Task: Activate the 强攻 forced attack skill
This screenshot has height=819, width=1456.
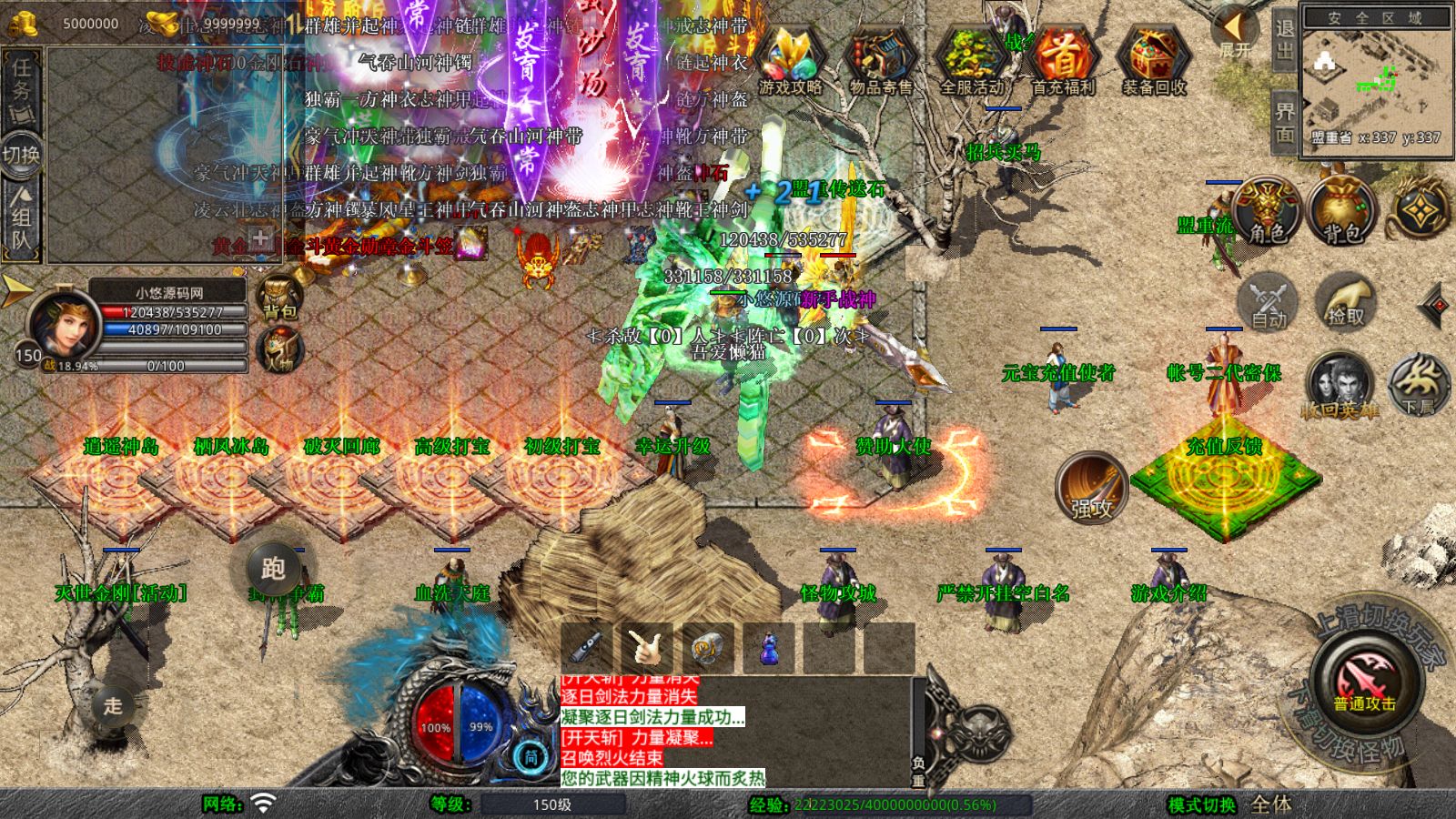Action: click(1091, 488)
